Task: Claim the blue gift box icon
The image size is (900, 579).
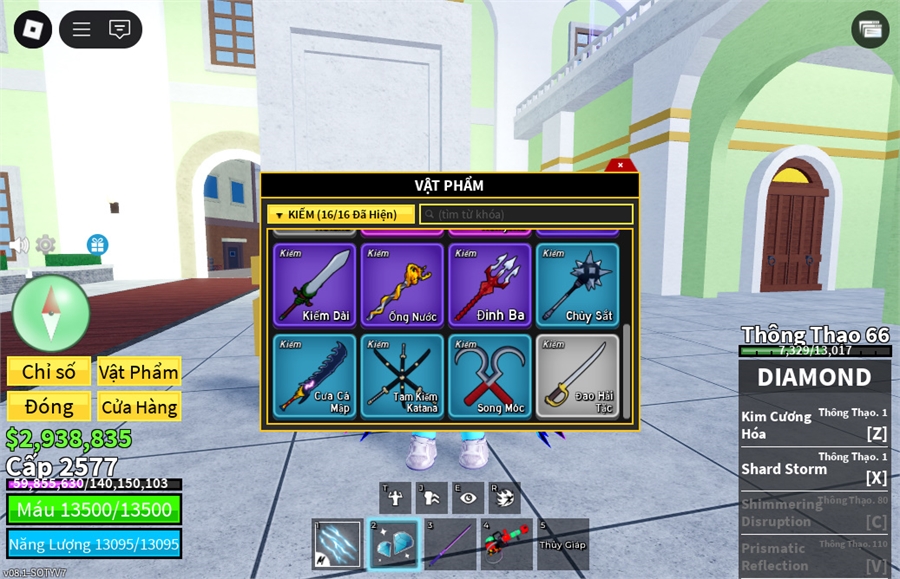Action: pos(97,244)
